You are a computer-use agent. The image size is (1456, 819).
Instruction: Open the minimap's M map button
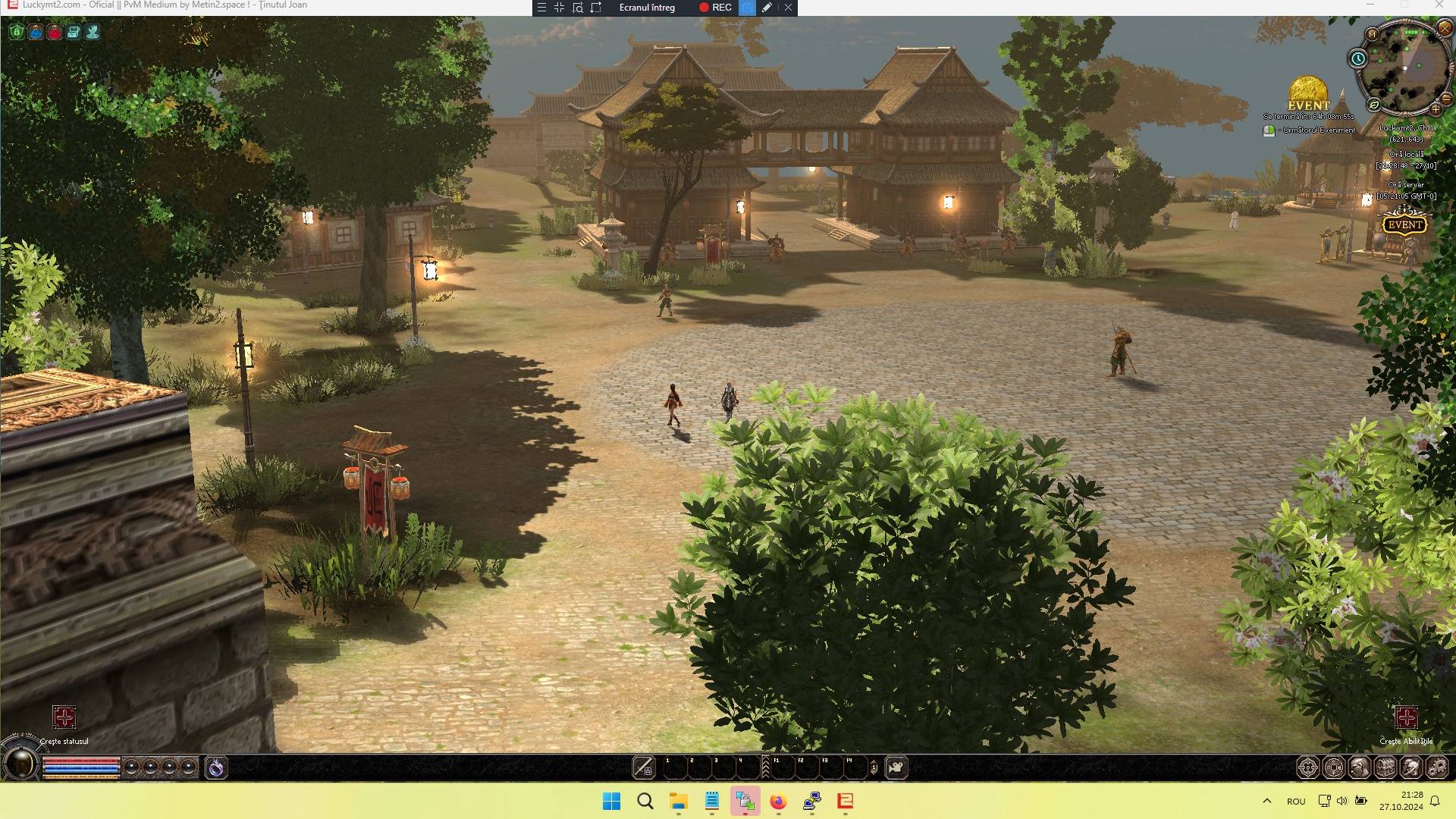click(1372, 34)
